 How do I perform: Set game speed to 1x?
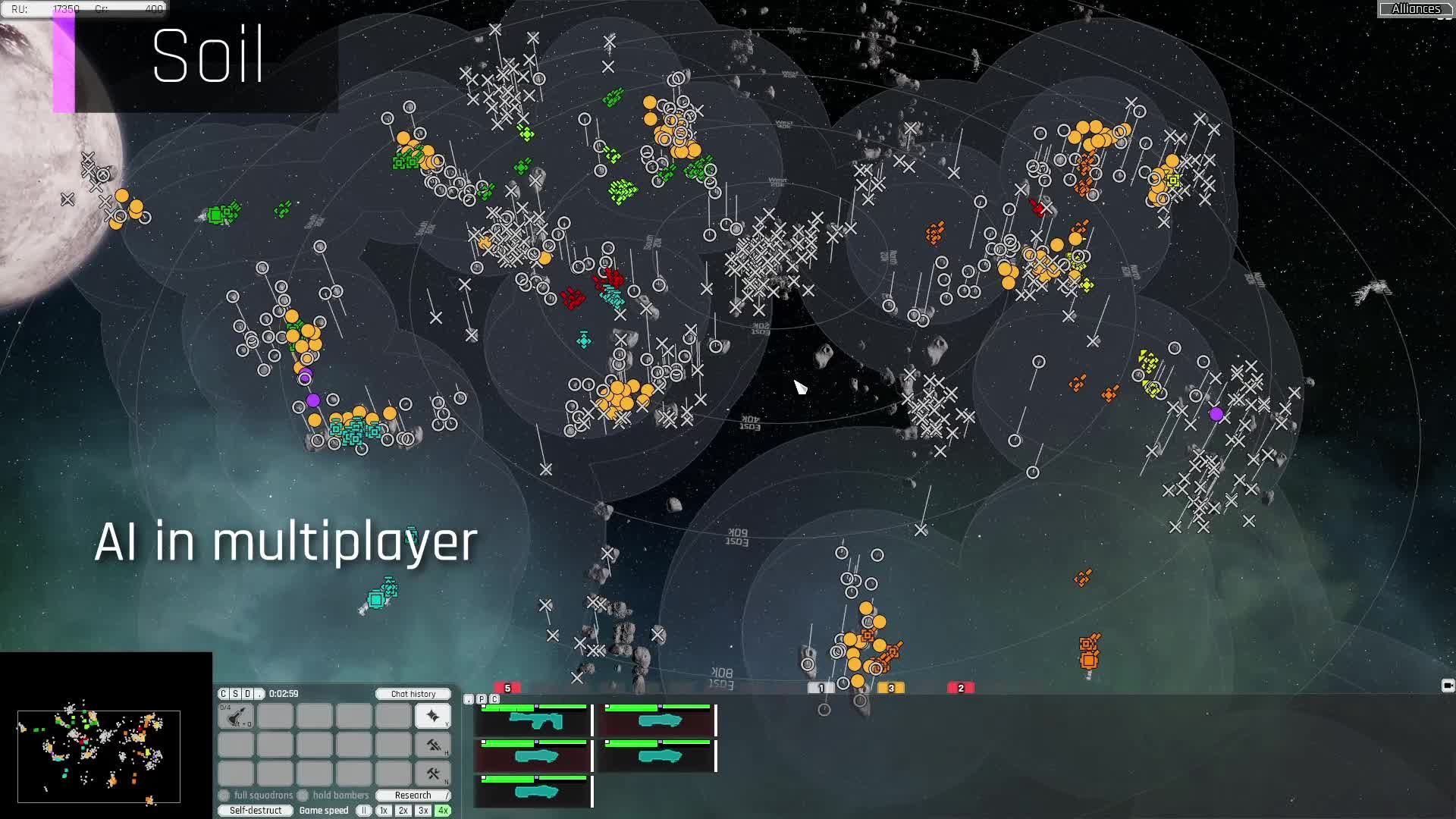384,811
